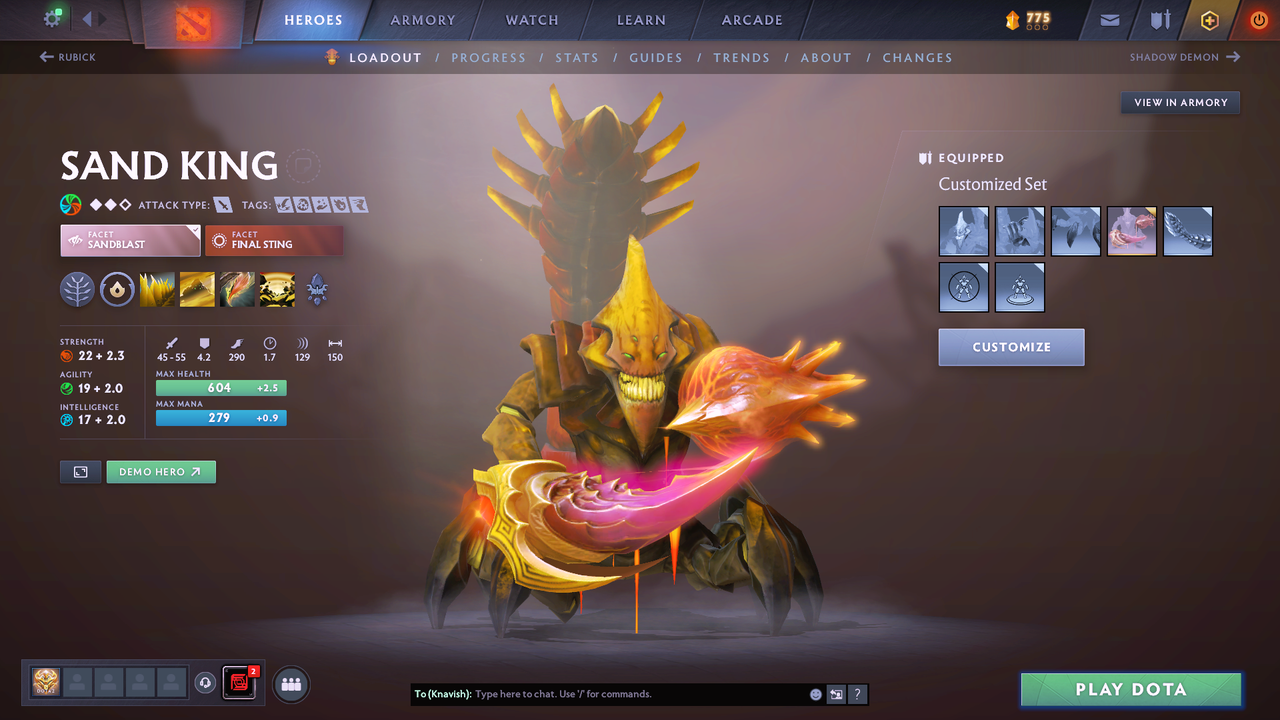Select the Burrowstrike ability icon
Image resolution: width=1280 pixels, height=720 pixels.
[157, 290]
